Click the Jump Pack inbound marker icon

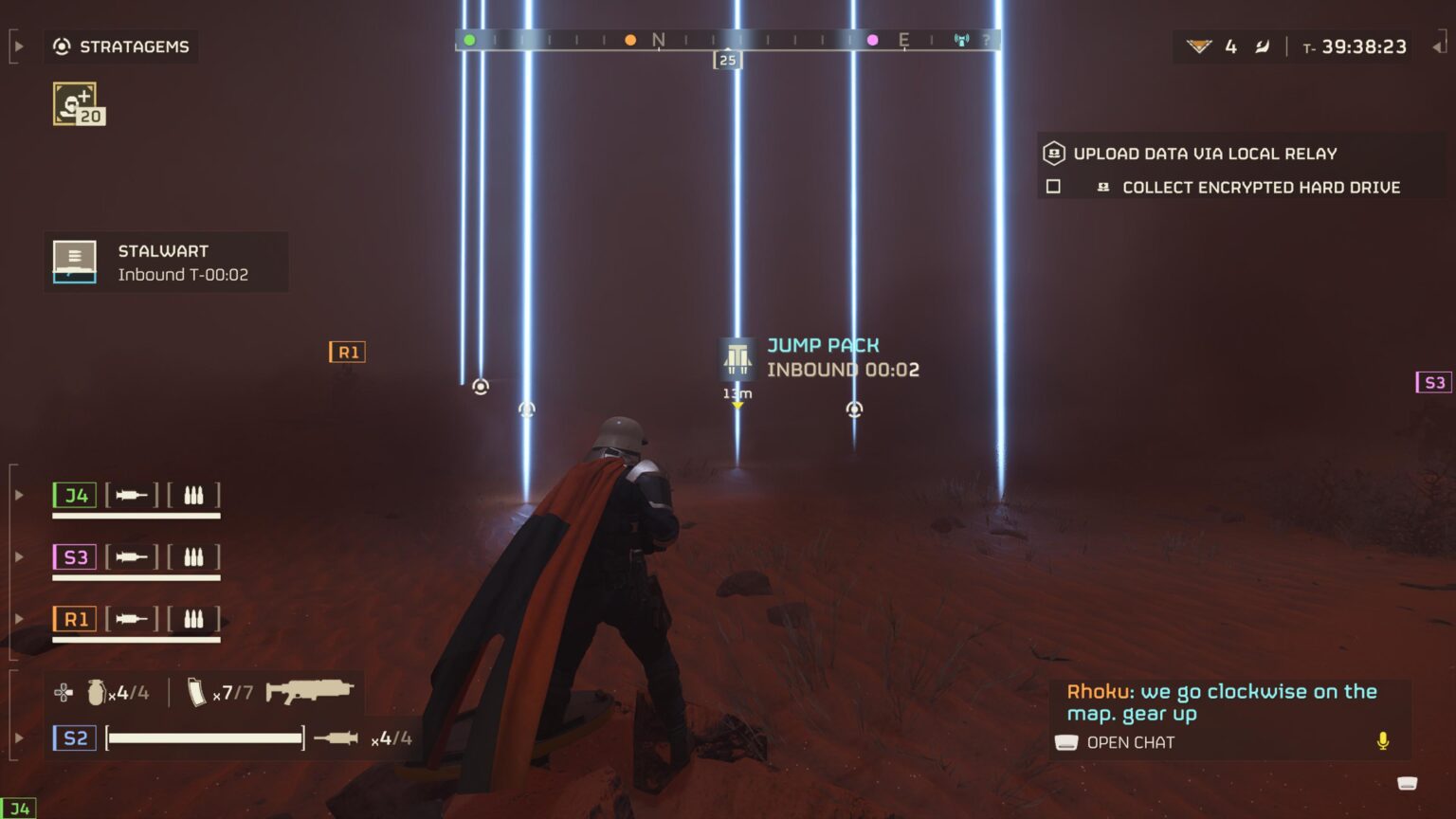[x=737, y=357]
